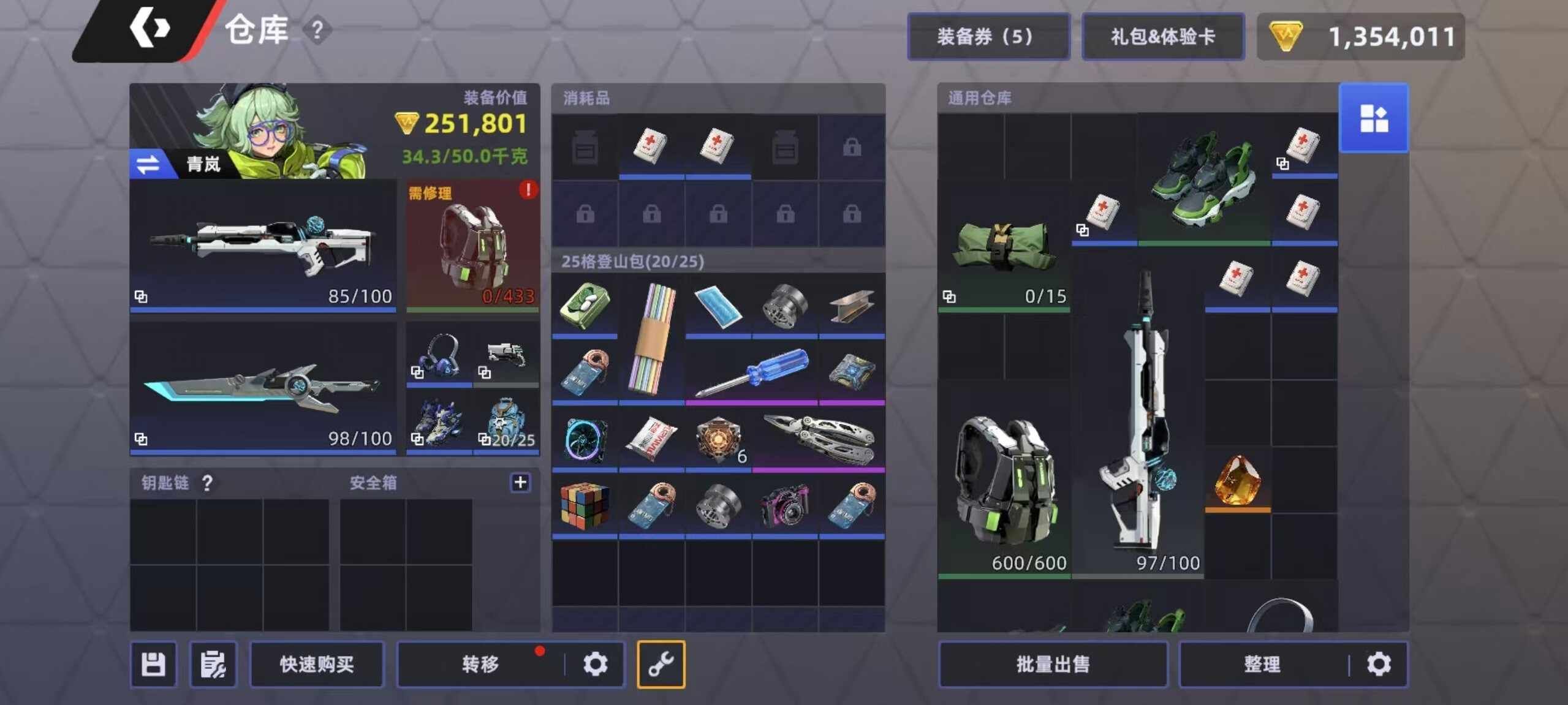
Task: Click the 批量出售 bulk sell button
Action: tap(1052, 664)
